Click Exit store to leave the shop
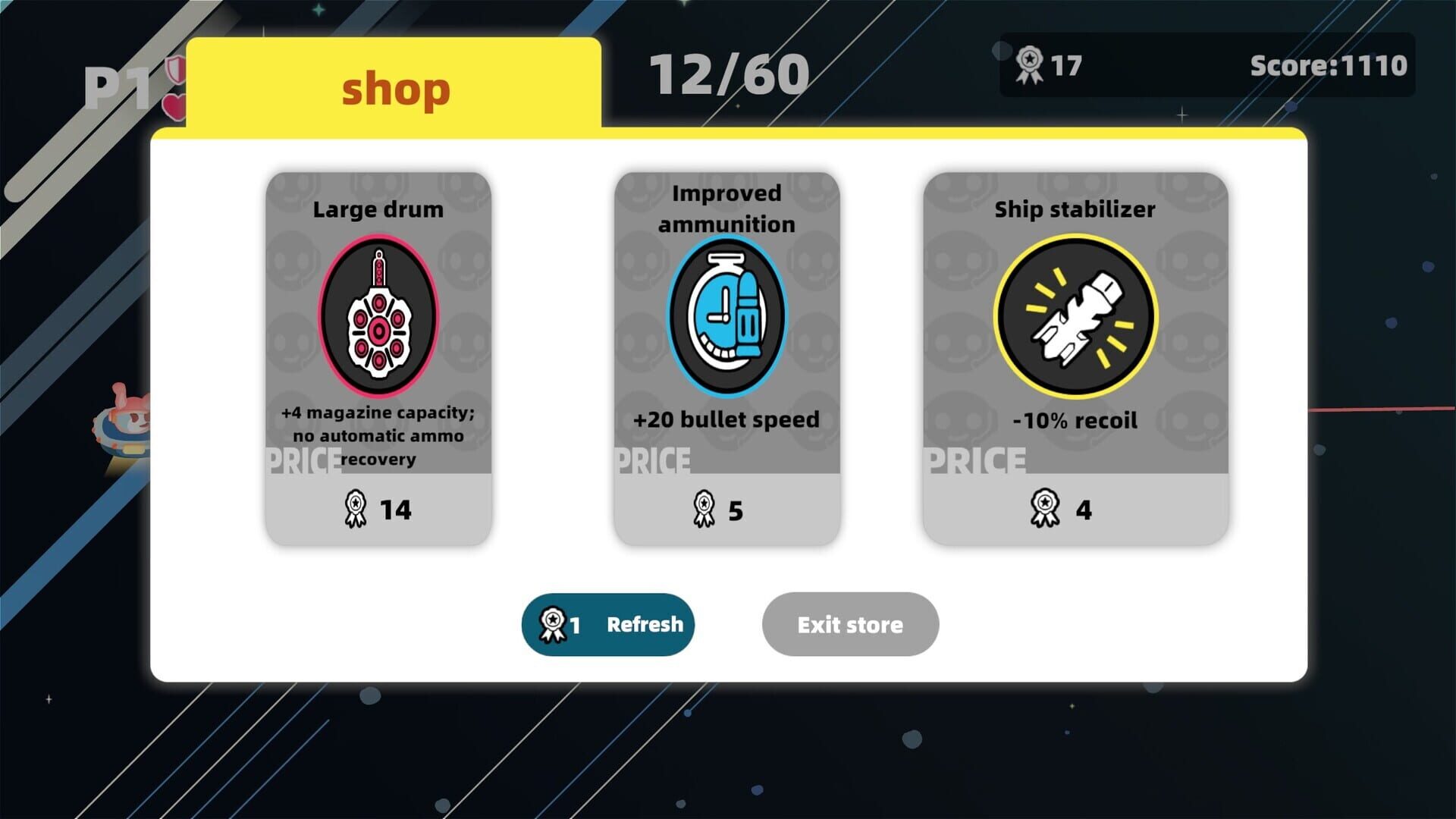This screenshot has width=1456, height=819. [x=850, y=624]
